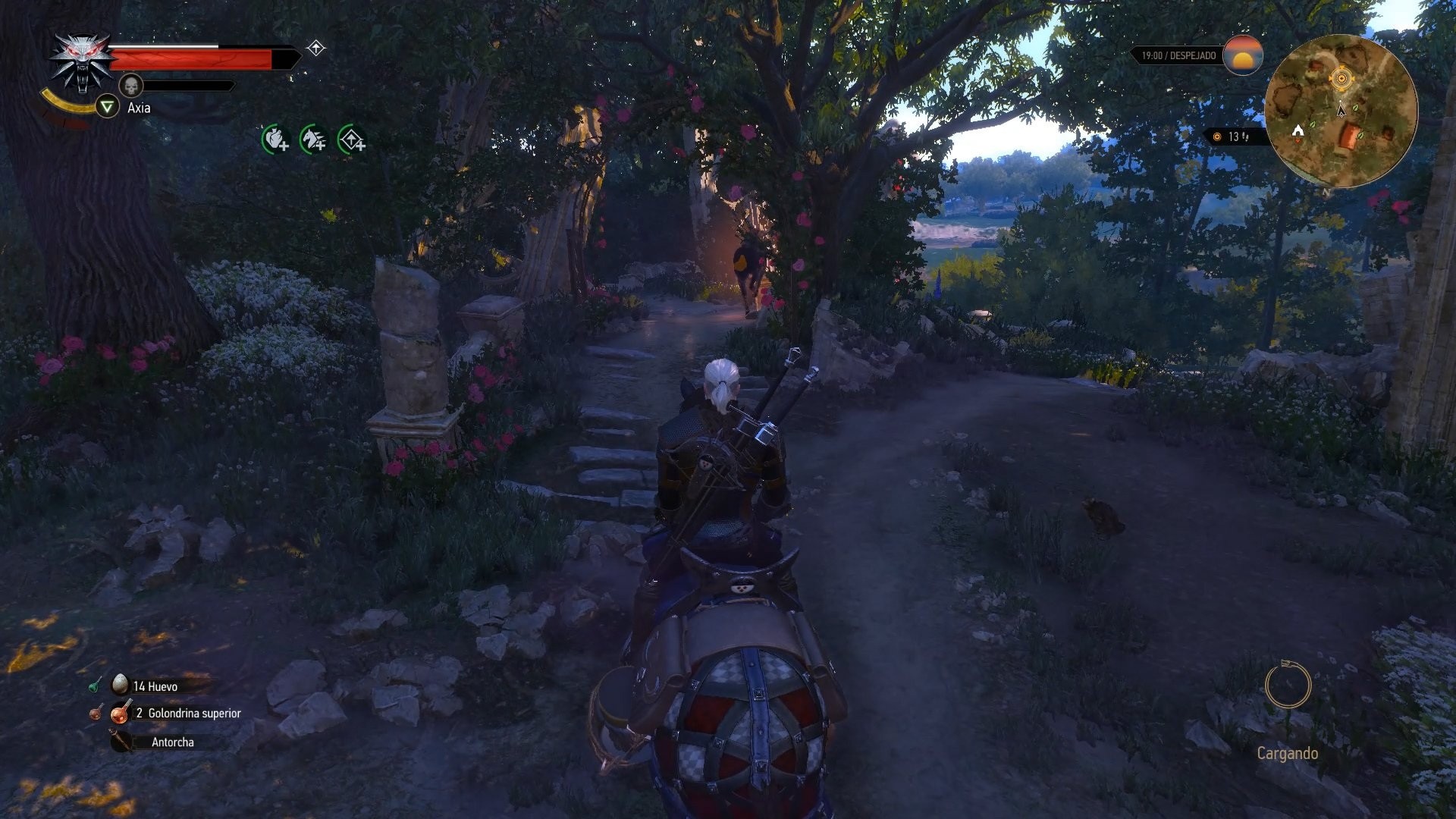
Task: Click the level-up diamond indicator beside health bar
Action: coord(315,49)
